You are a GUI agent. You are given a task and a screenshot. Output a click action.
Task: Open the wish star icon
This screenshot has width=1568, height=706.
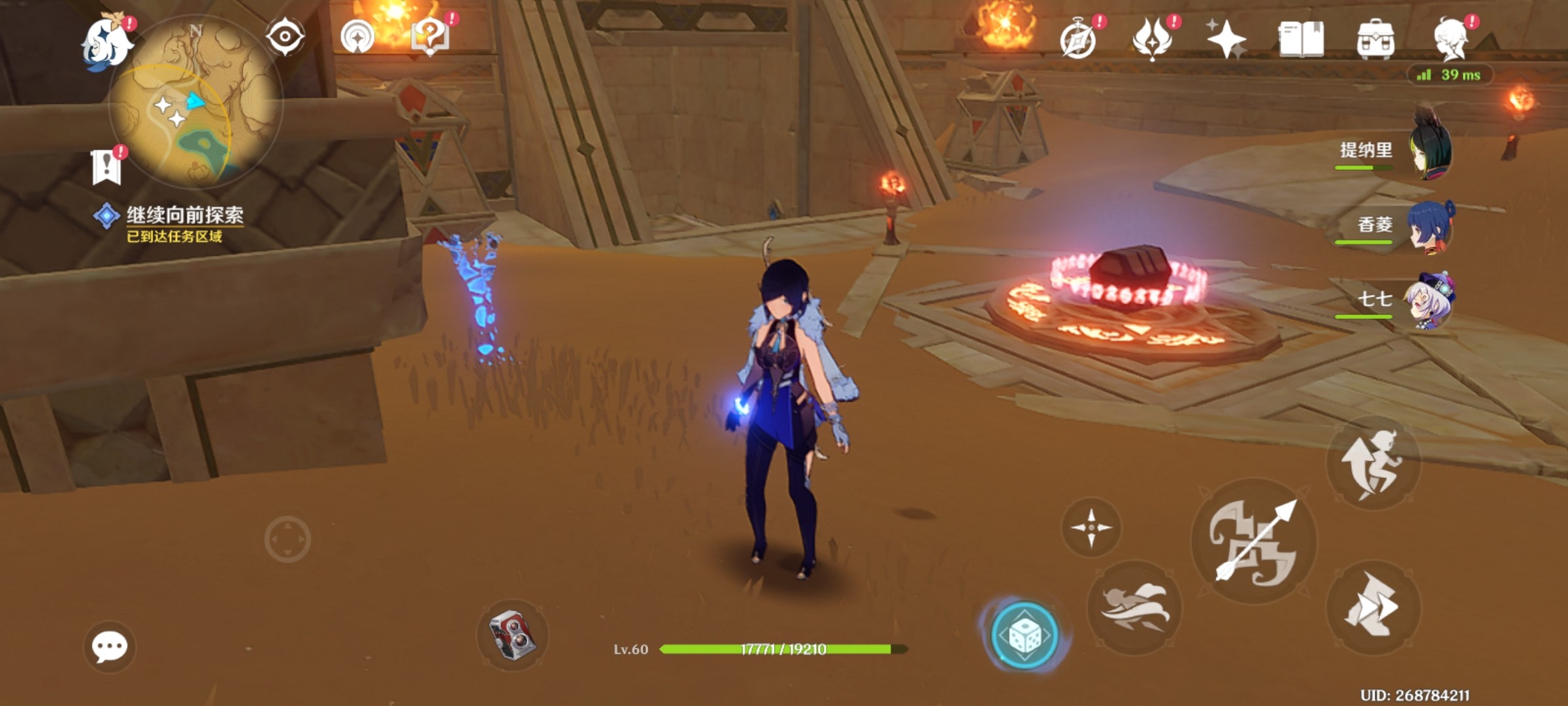(1226, 39)
